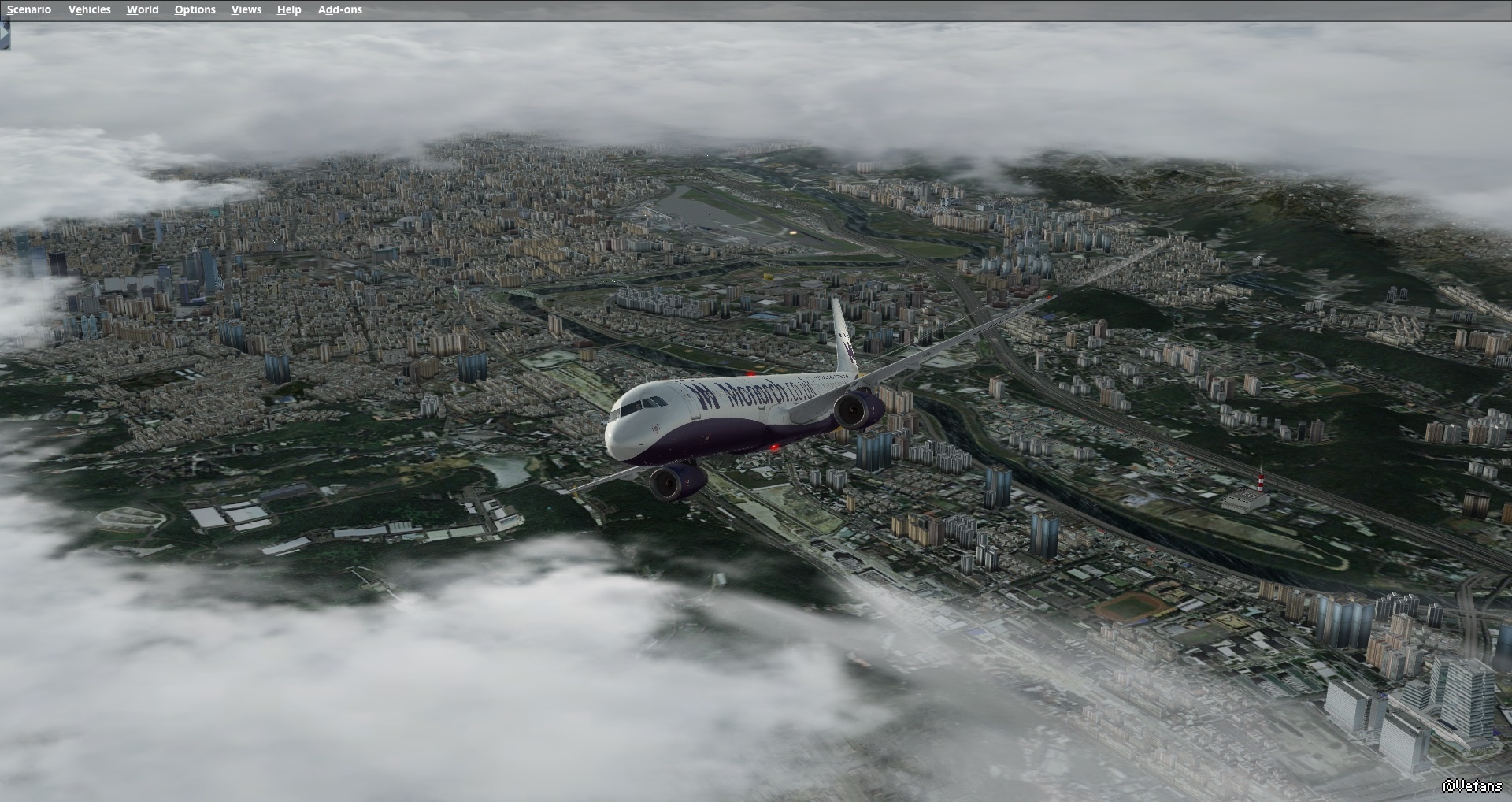Expand the Add-ons menu
1512x802 pixels.
point(339,9)
